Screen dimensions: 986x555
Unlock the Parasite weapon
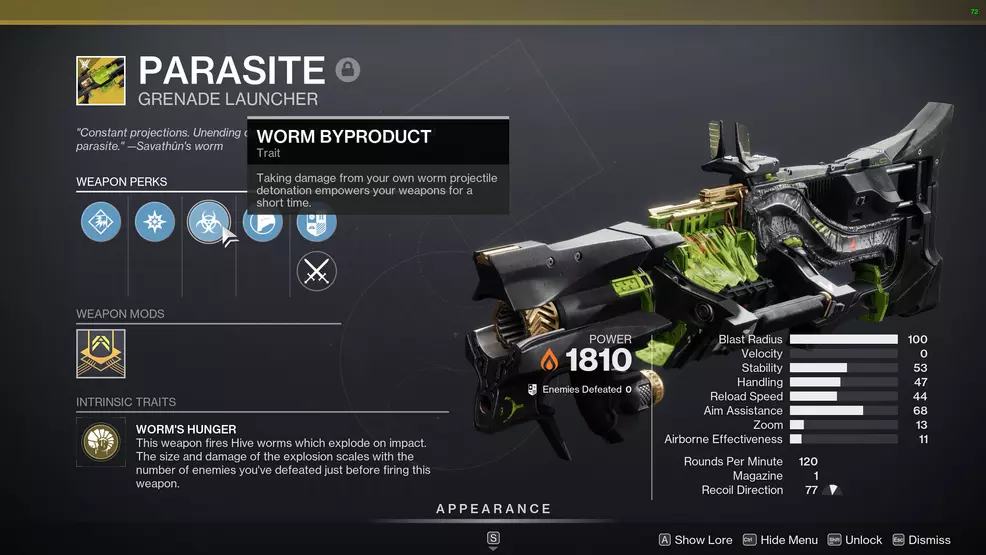coord(854,540)
